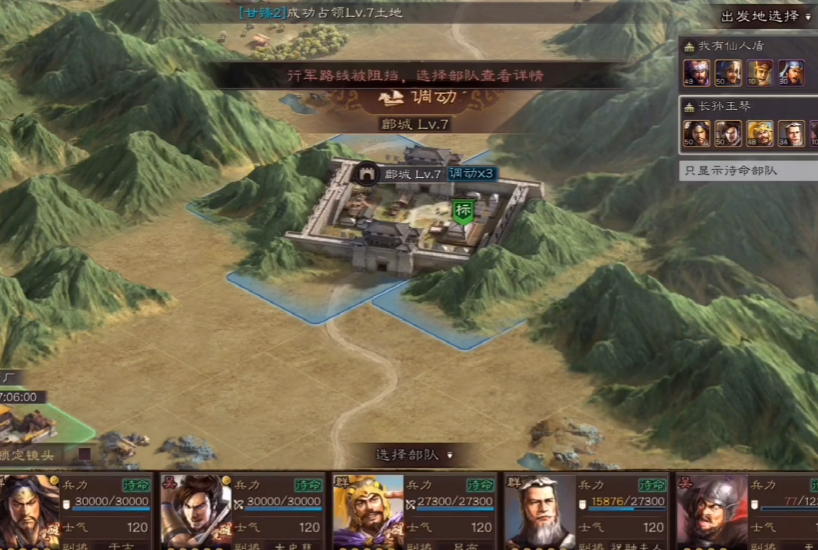
Task: Select the helmeted general's troop card
Action: 745,510
